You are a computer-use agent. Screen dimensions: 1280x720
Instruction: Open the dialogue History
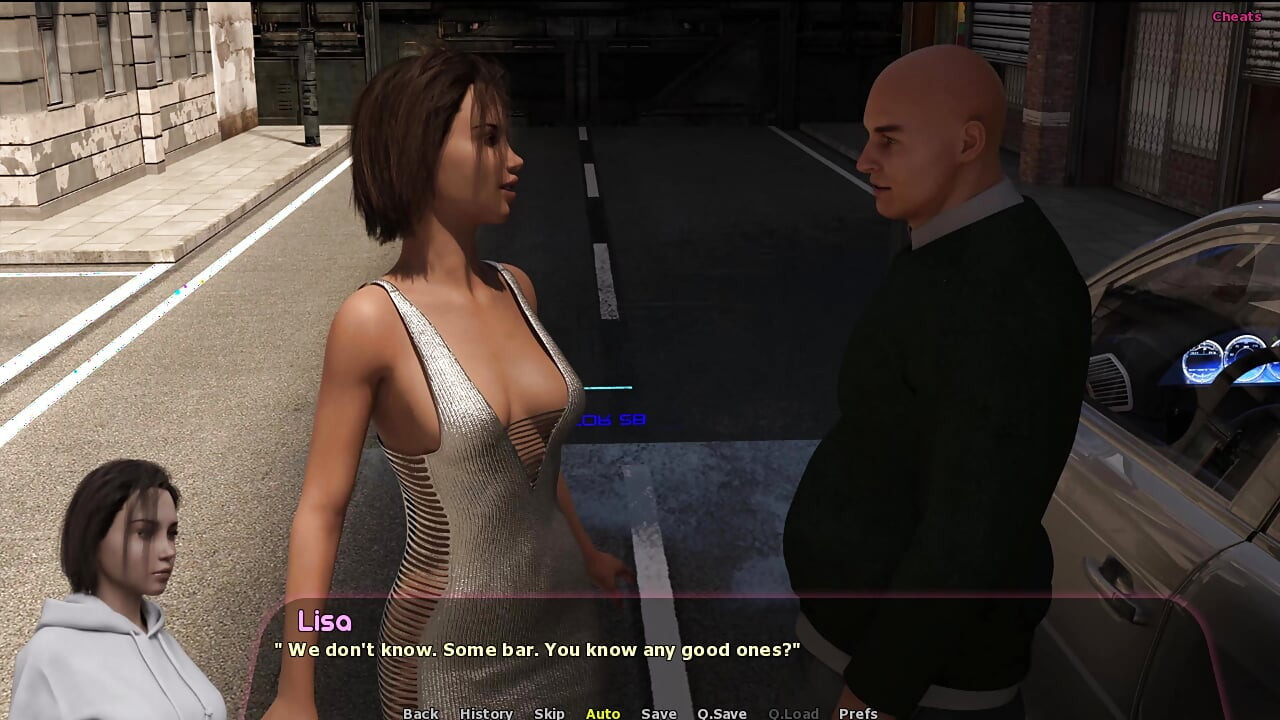point(486,713)
